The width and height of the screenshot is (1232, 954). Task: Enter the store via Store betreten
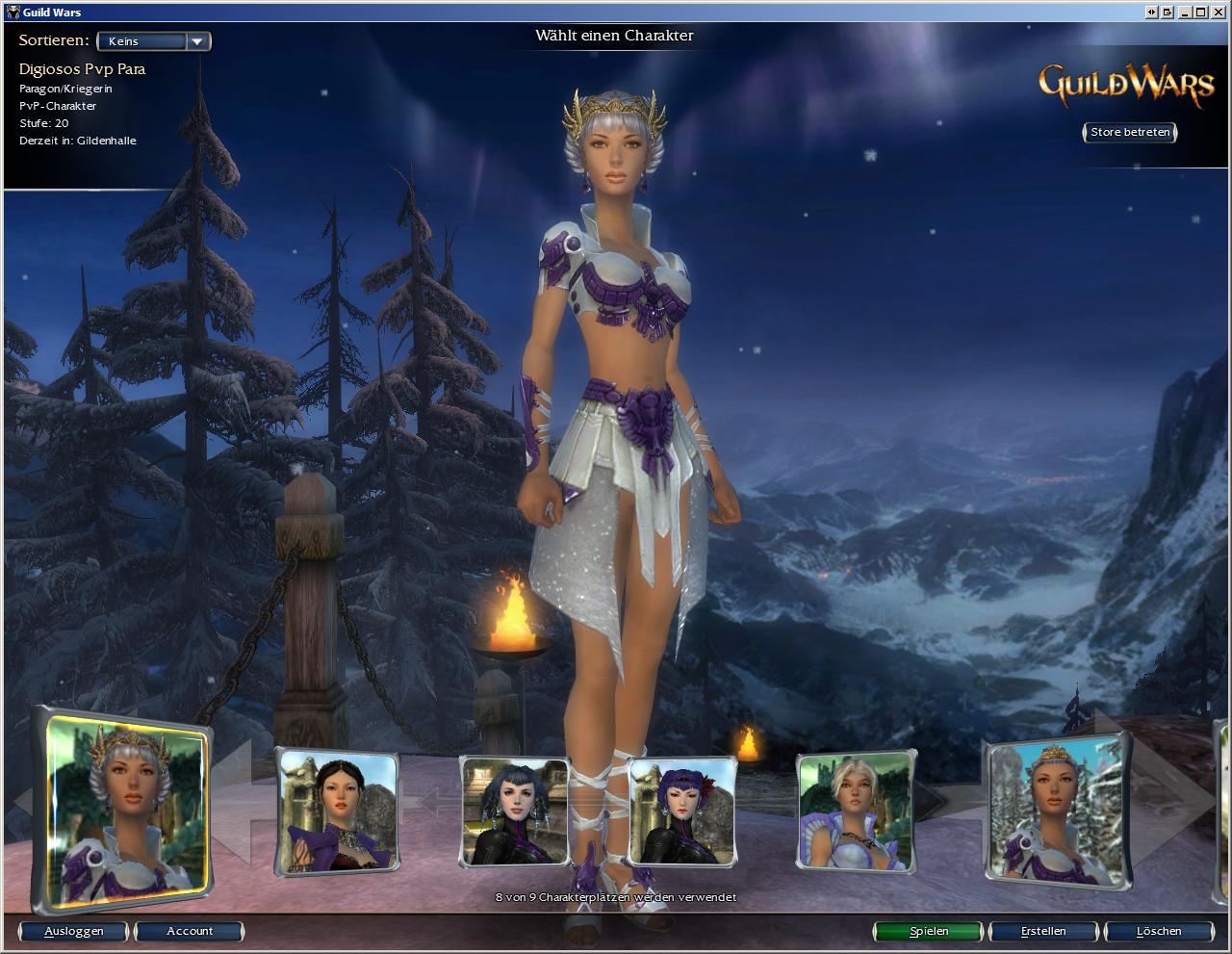(x=1130, y=132)
